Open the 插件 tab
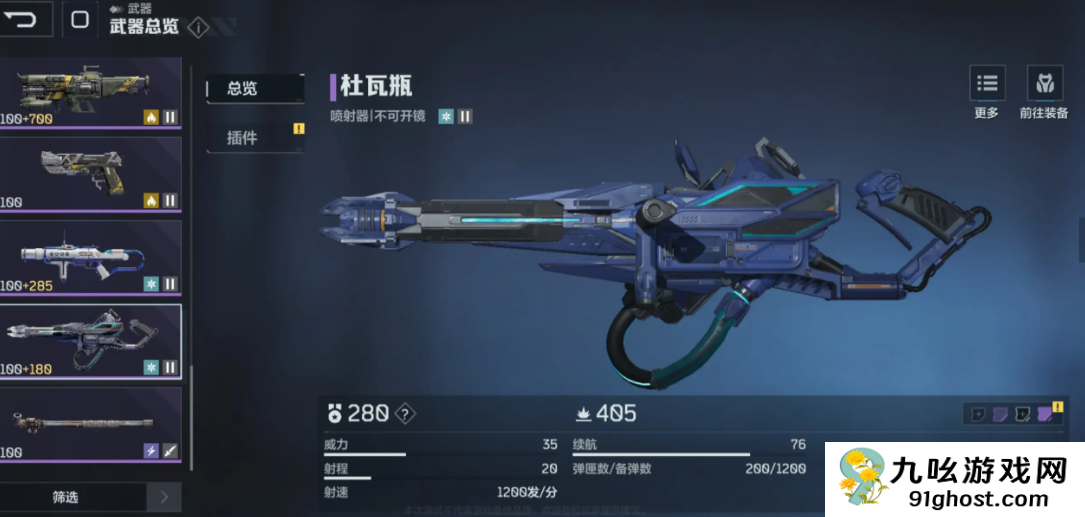The width and height of the screenshot is (1085, 517). [x=254, y=137]
